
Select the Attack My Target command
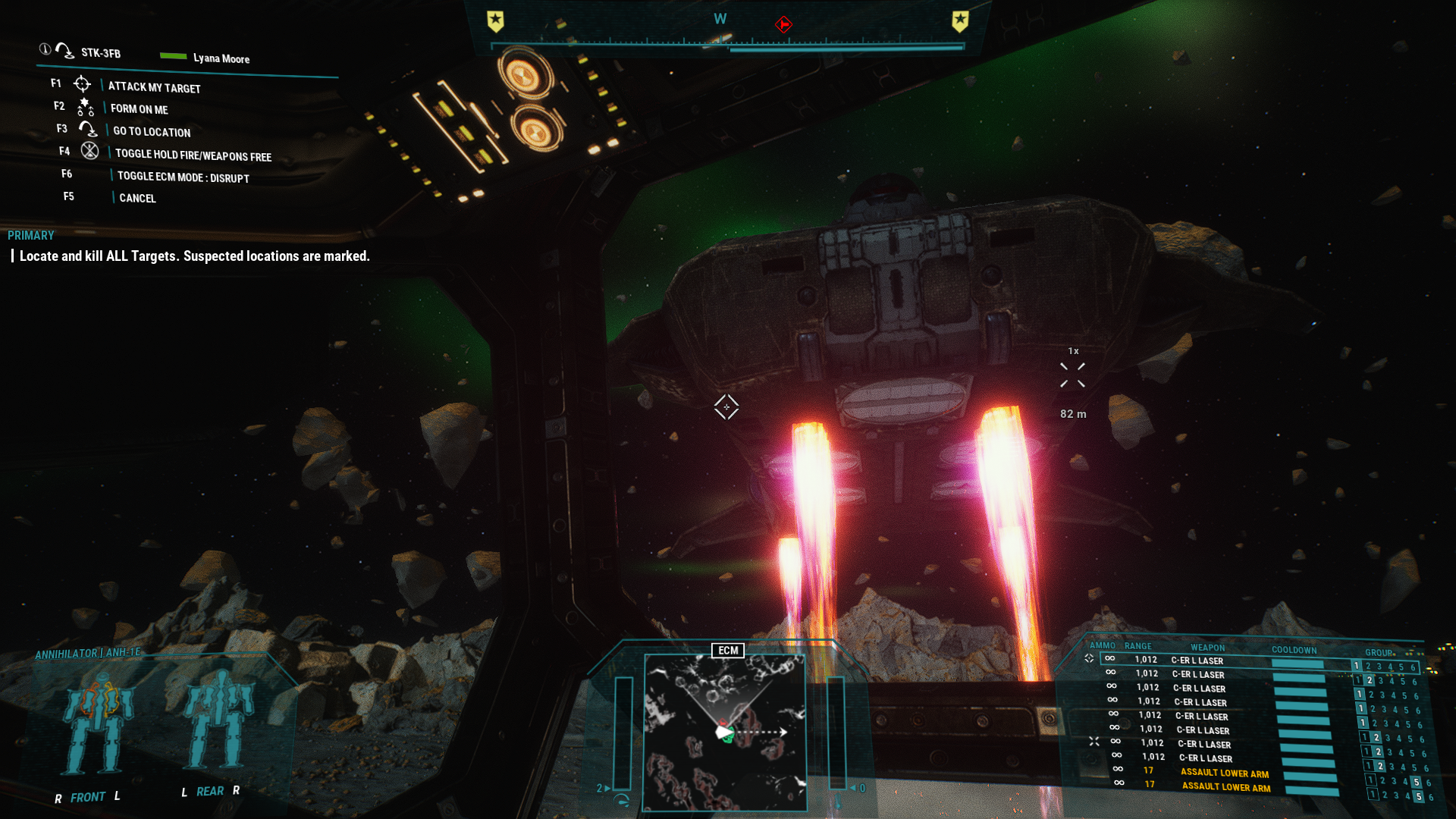pos(154,87)
